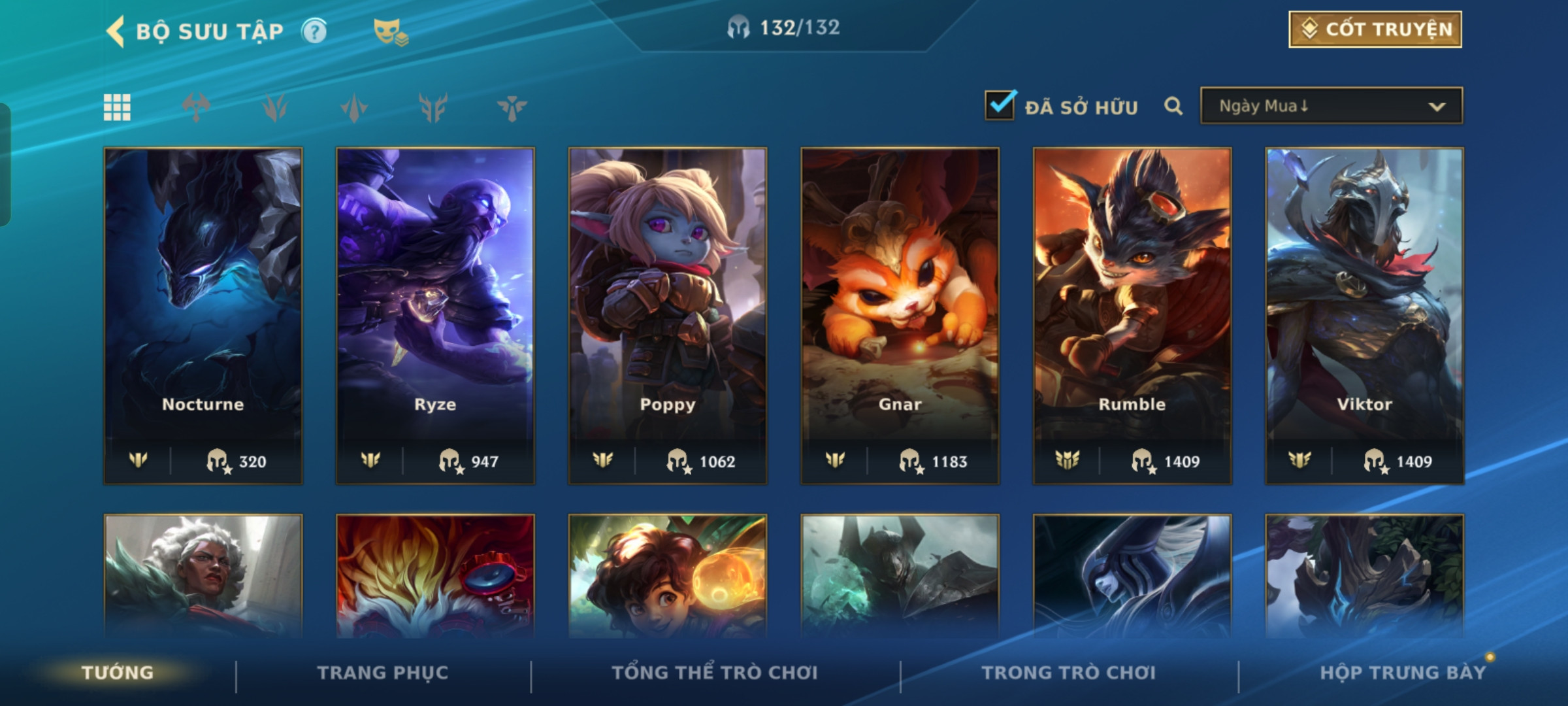Open the question mark help icon
Screen dimensions: 1568x706
point(314,31)
